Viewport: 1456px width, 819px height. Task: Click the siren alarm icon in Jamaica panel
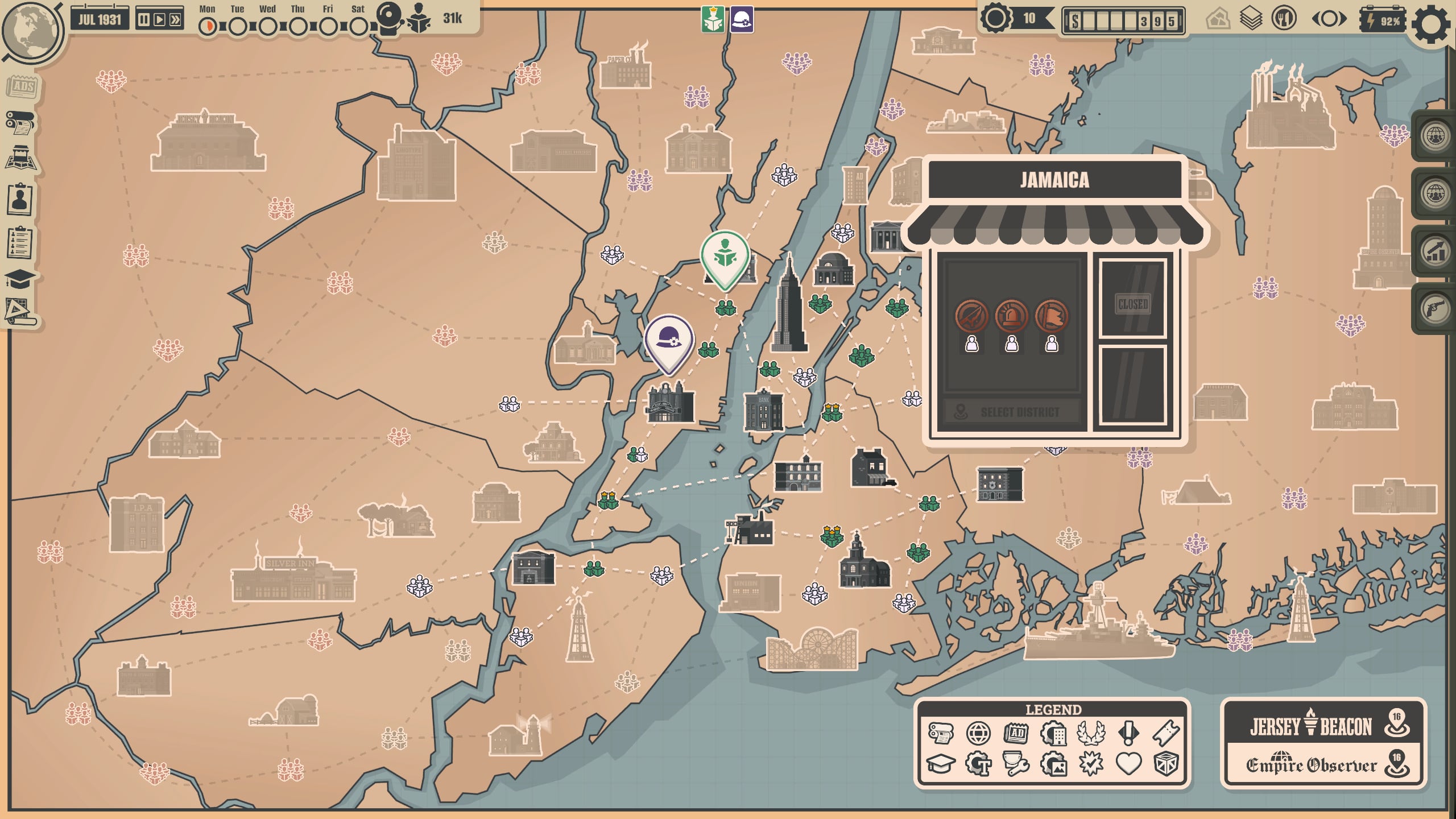point(1011,316)
